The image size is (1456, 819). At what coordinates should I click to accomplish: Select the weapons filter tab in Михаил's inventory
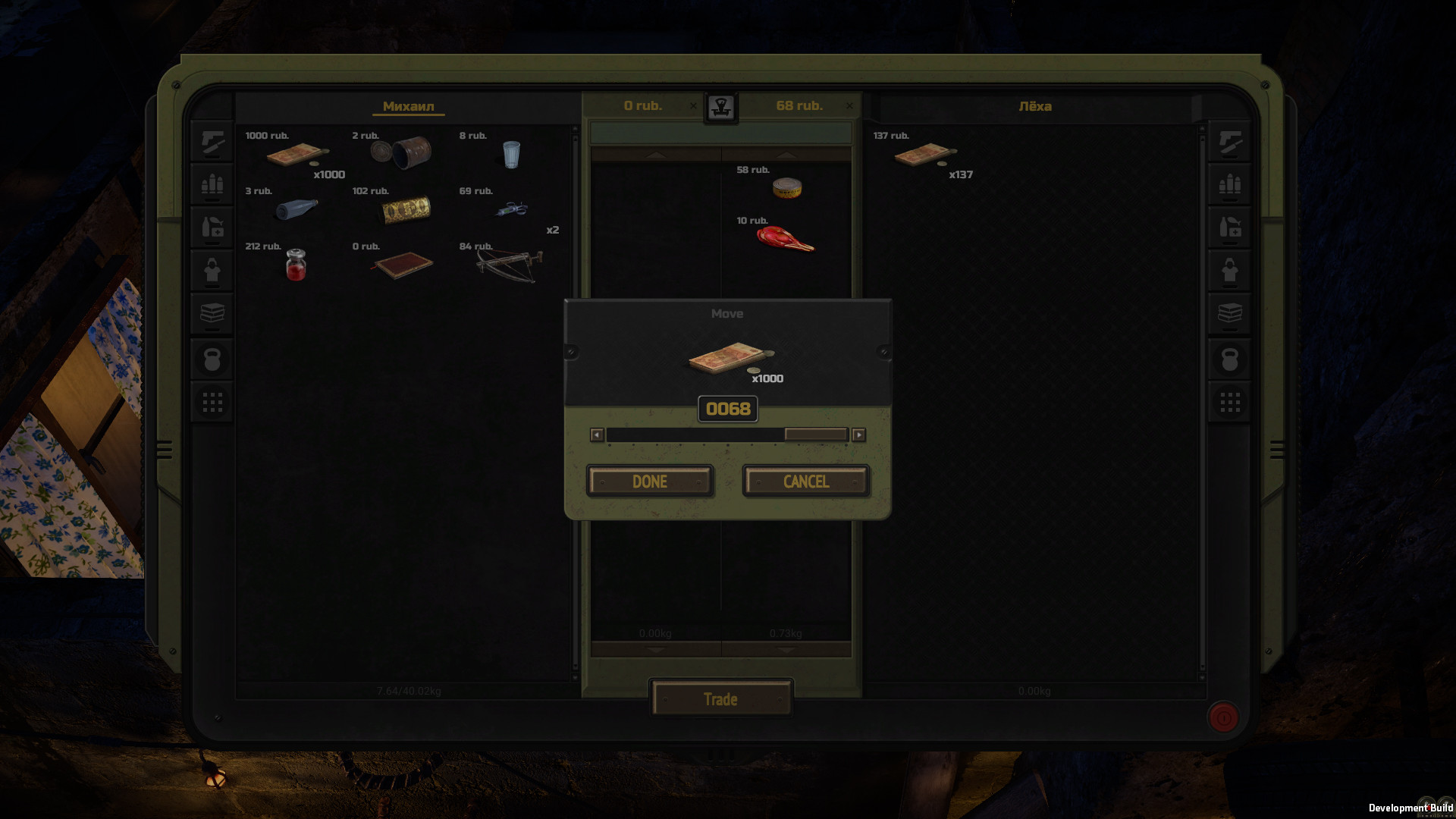pos(212,143)
